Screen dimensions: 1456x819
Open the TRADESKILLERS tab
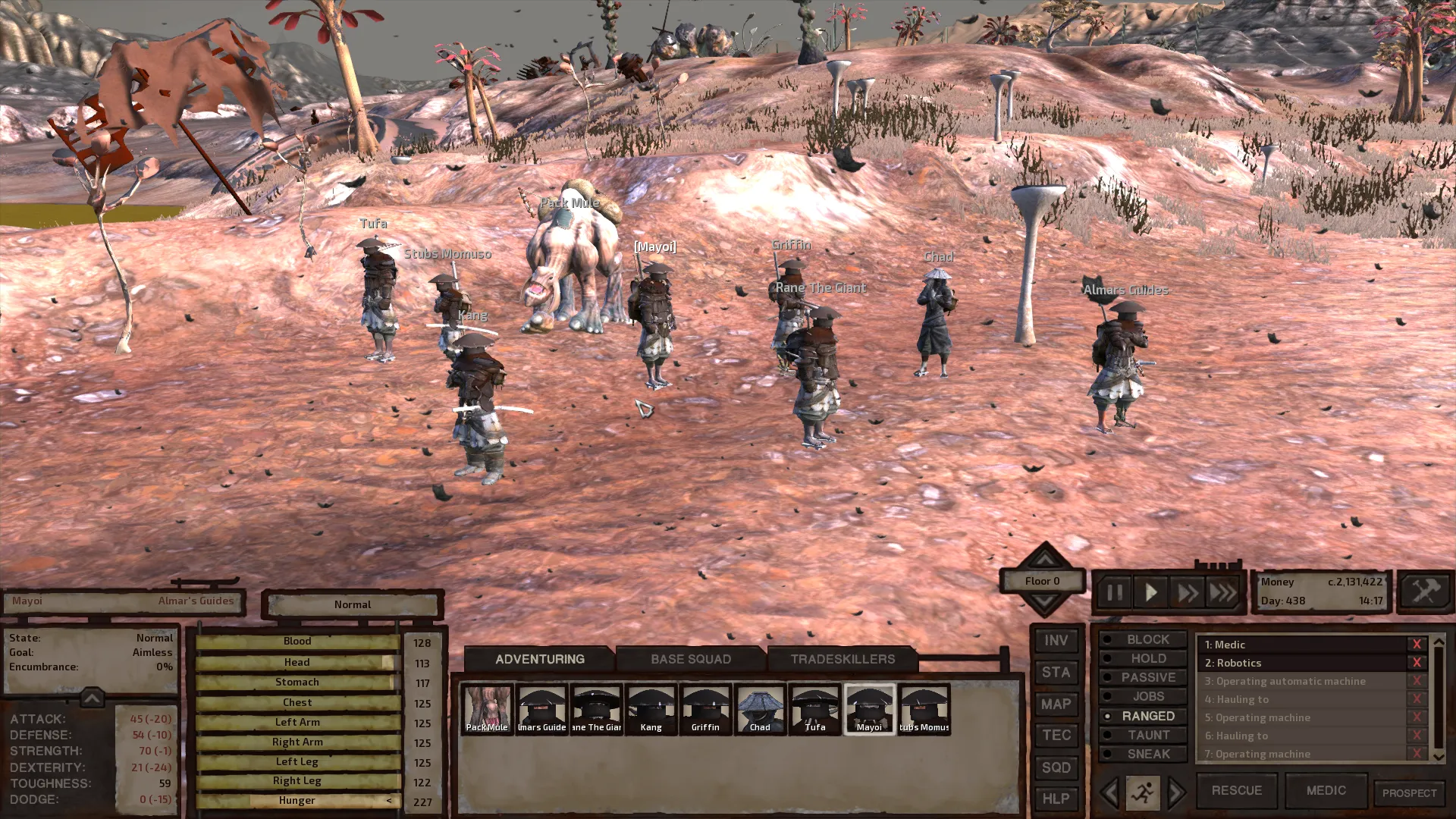coord(843,659)
